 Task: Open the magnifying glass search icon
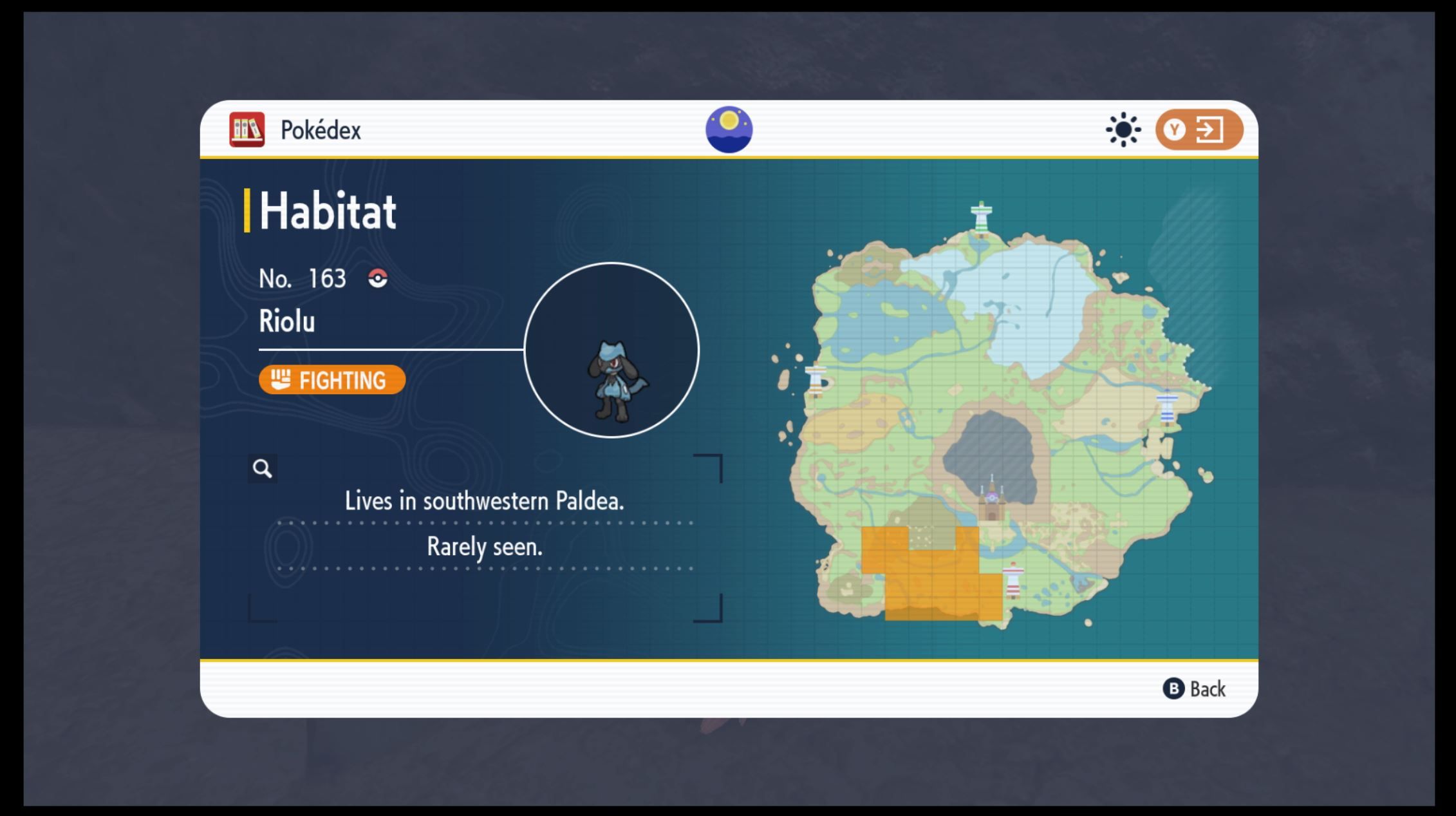(263, 470)
